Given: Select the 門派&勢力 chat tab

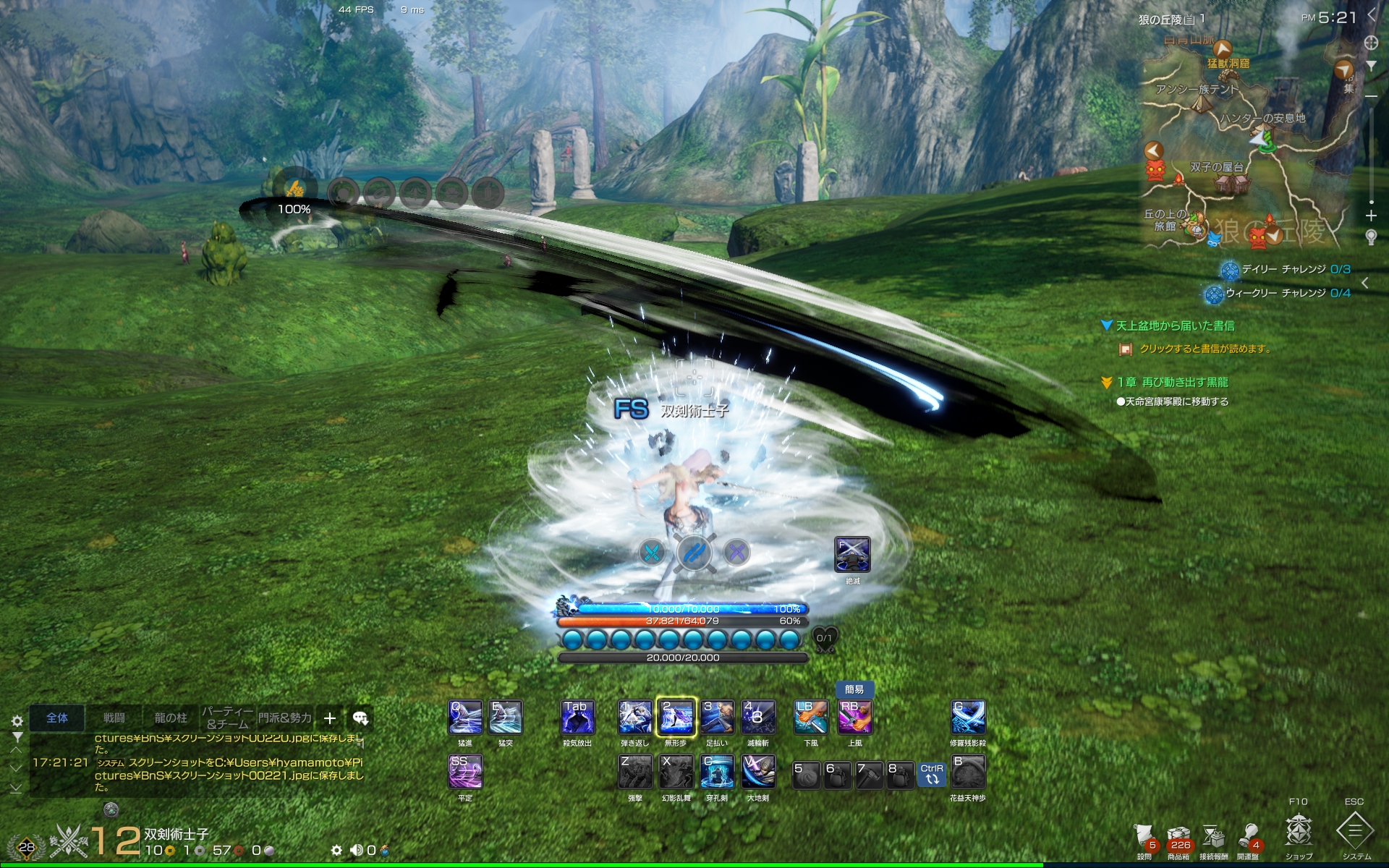Looking at the screenshot, I should pos(285,718).
